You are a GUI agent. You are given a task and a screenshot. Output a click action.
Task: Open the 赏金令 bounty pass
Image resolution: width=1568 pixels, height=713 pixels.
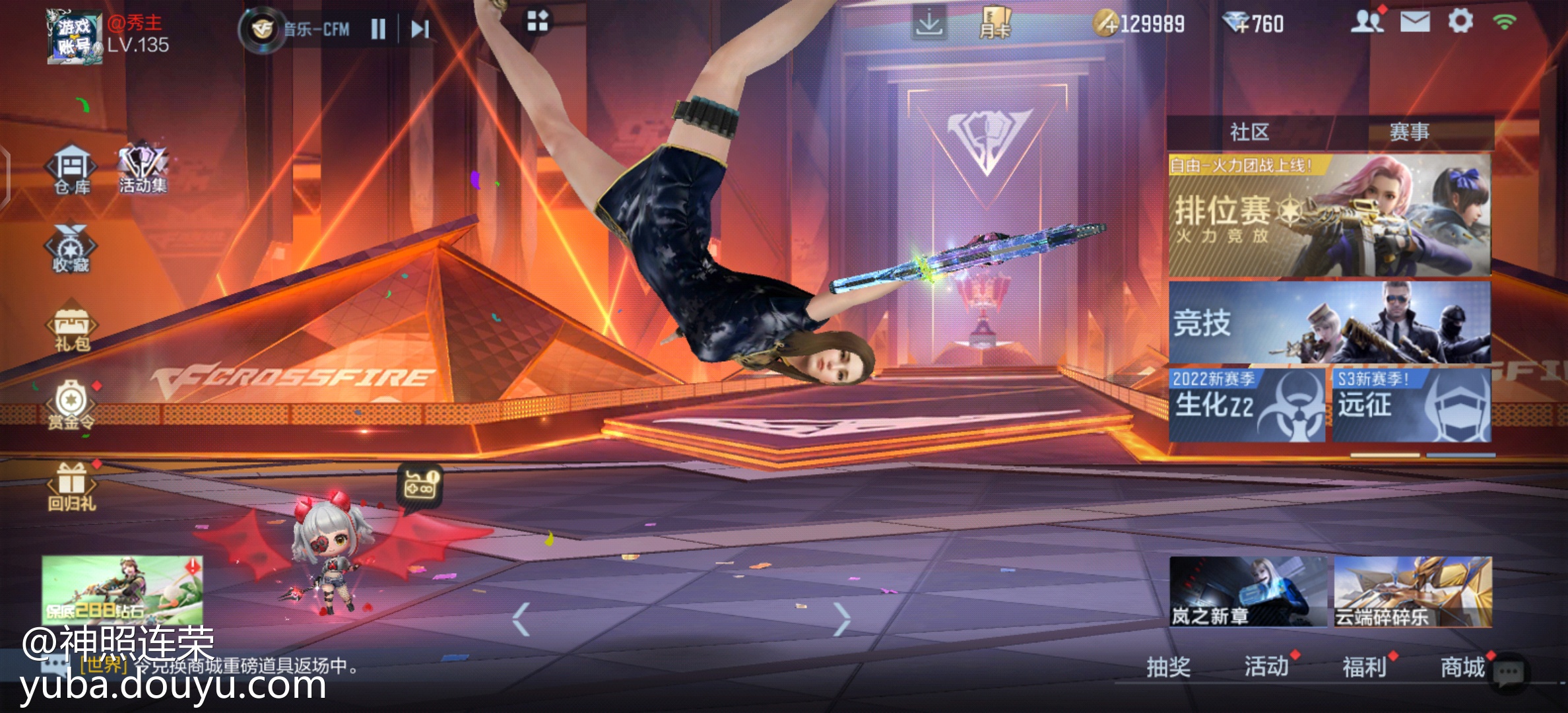(71, 405)
